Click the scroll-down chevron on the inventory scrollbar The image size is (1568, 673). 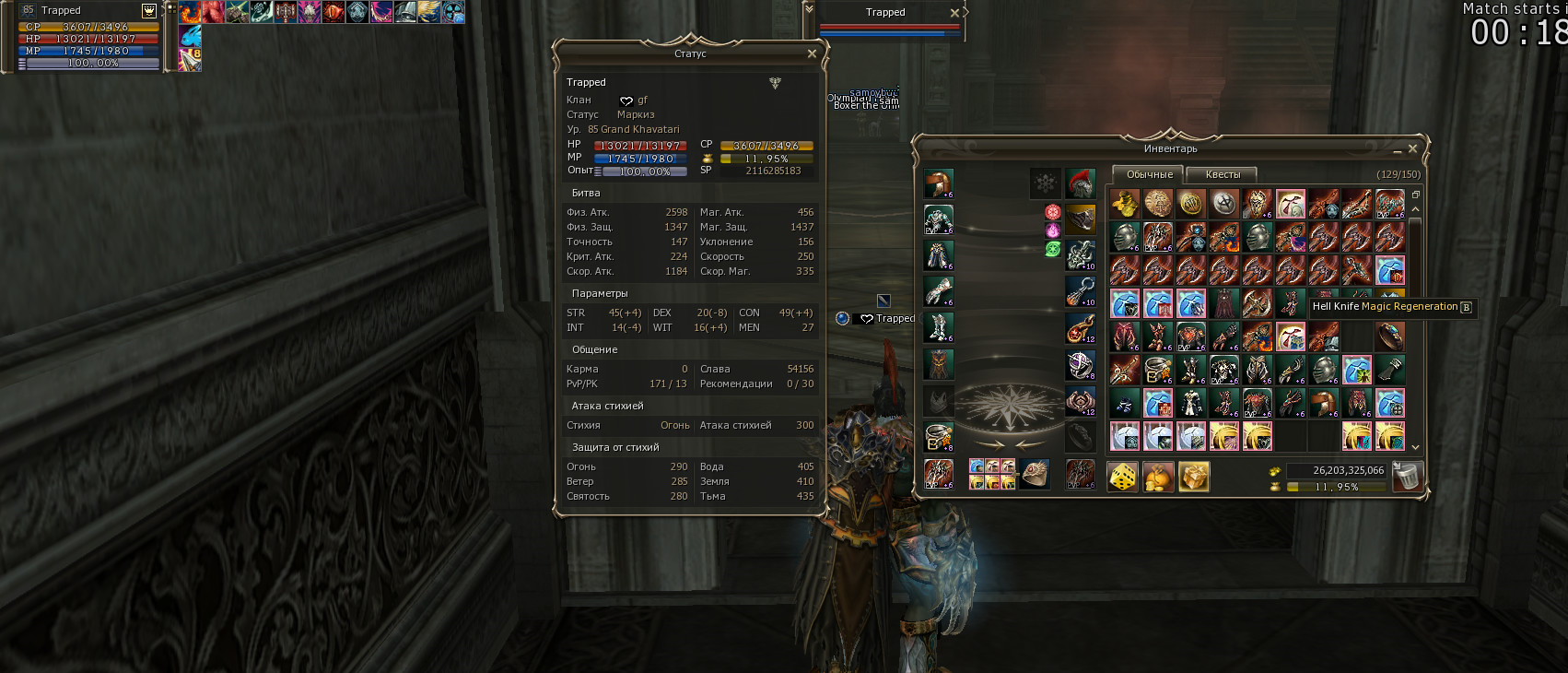(x=1416, y=446)
